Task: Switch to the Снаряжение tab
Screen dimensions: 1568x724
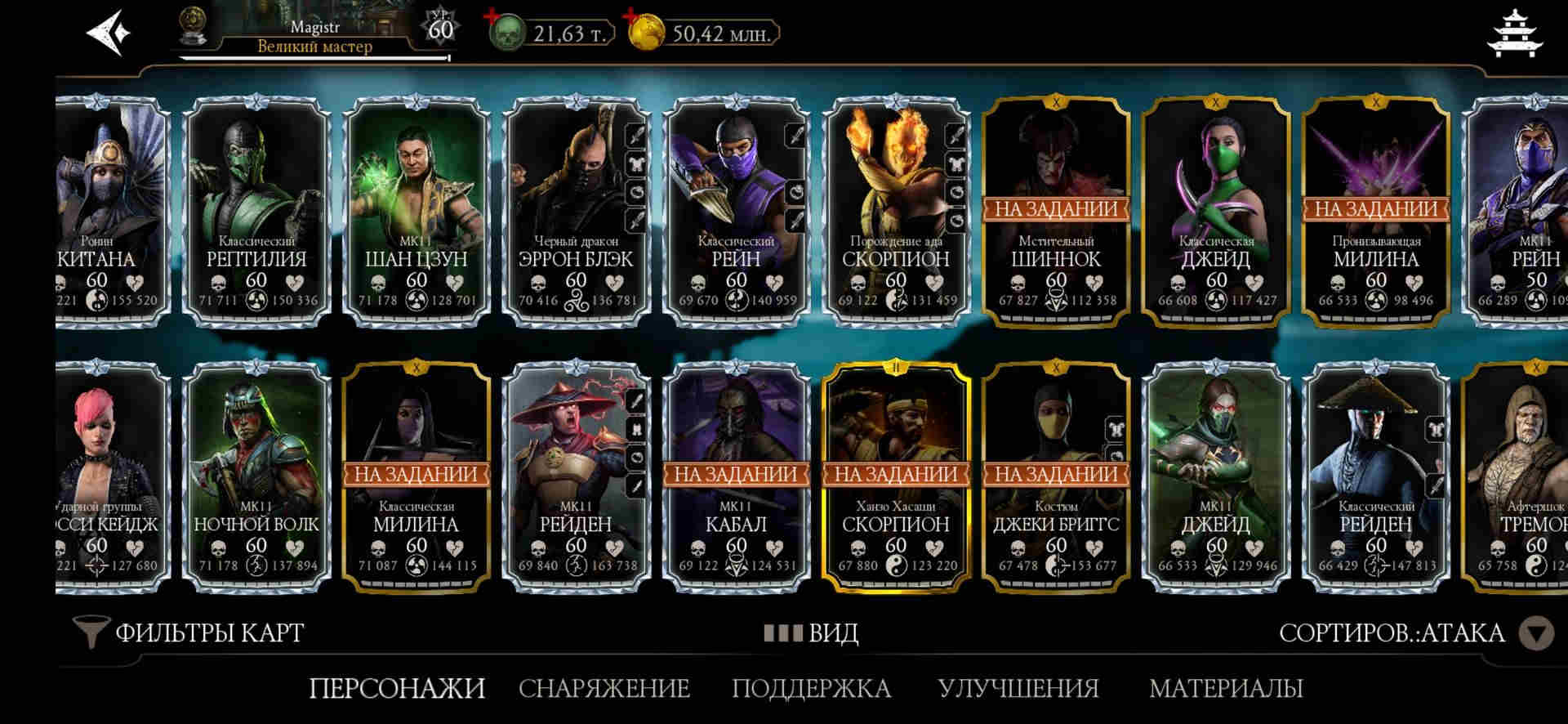Action: pos(604,688)
